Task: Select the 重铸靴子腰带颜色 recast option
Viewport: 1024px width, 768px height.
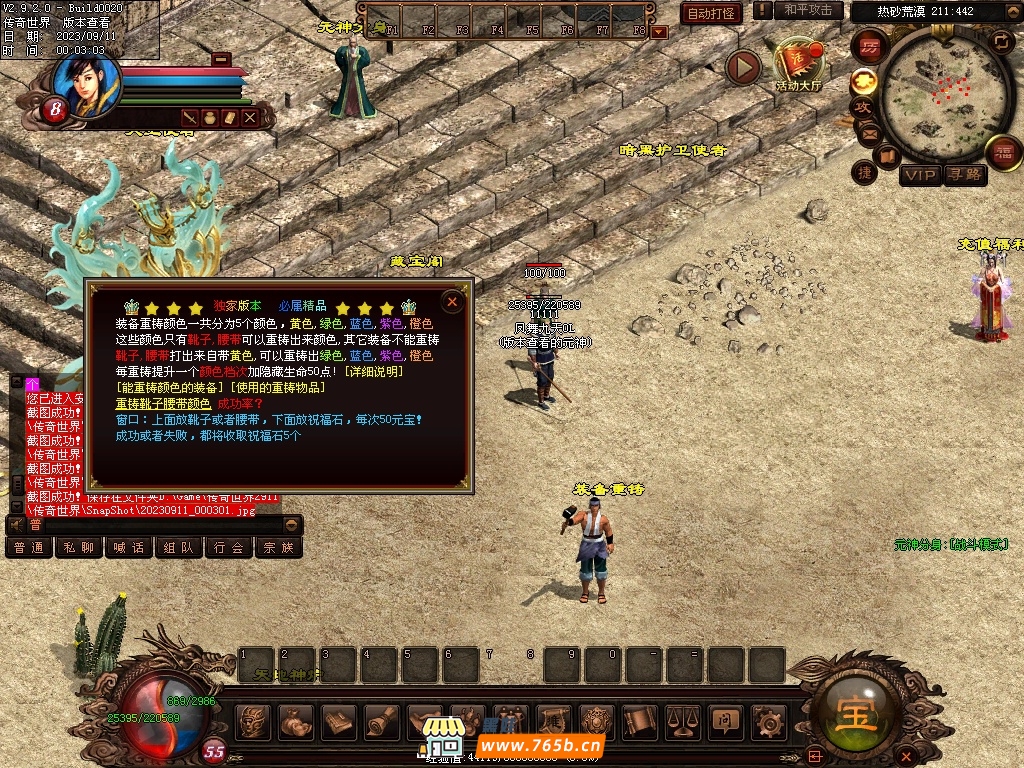Action: (x=163, y=403)
